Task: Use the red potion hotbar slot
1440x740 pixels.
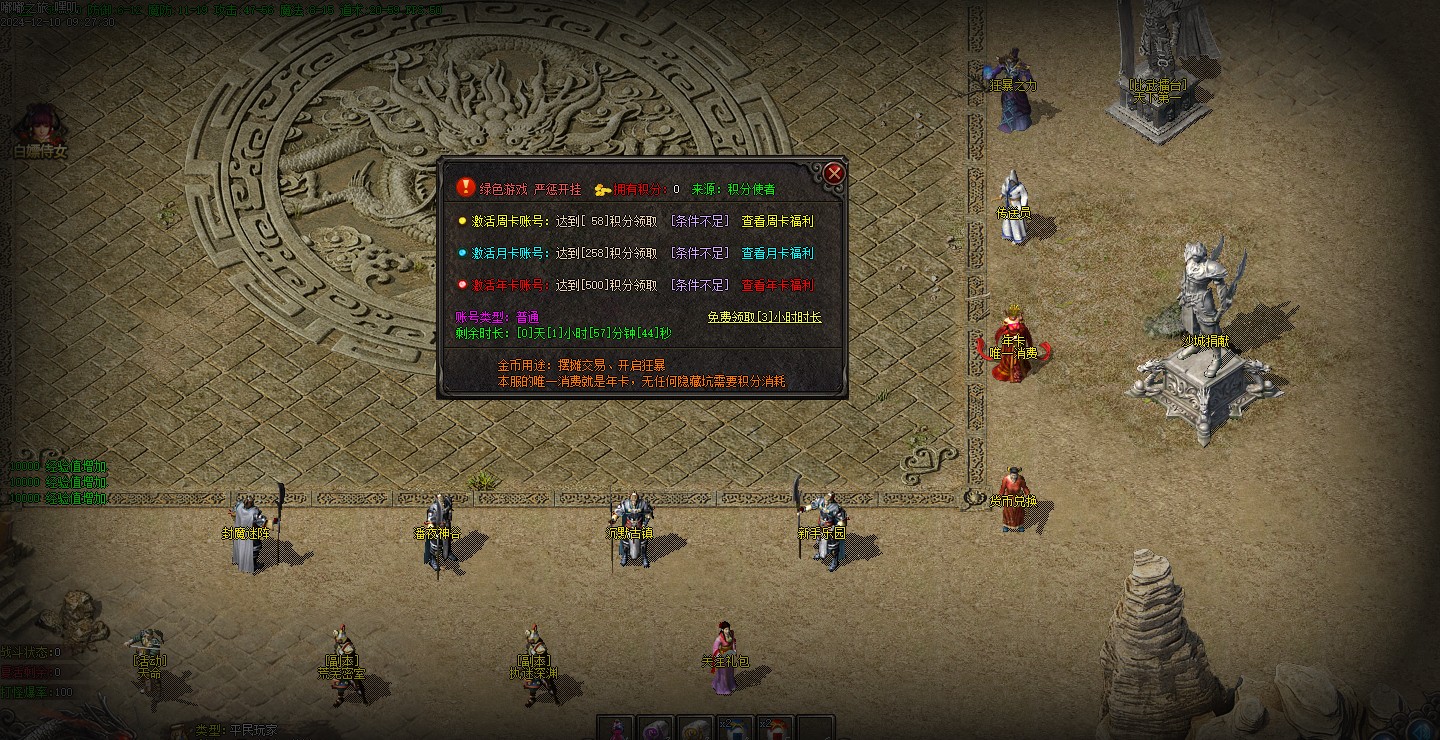Action: [x=617, y=729]
